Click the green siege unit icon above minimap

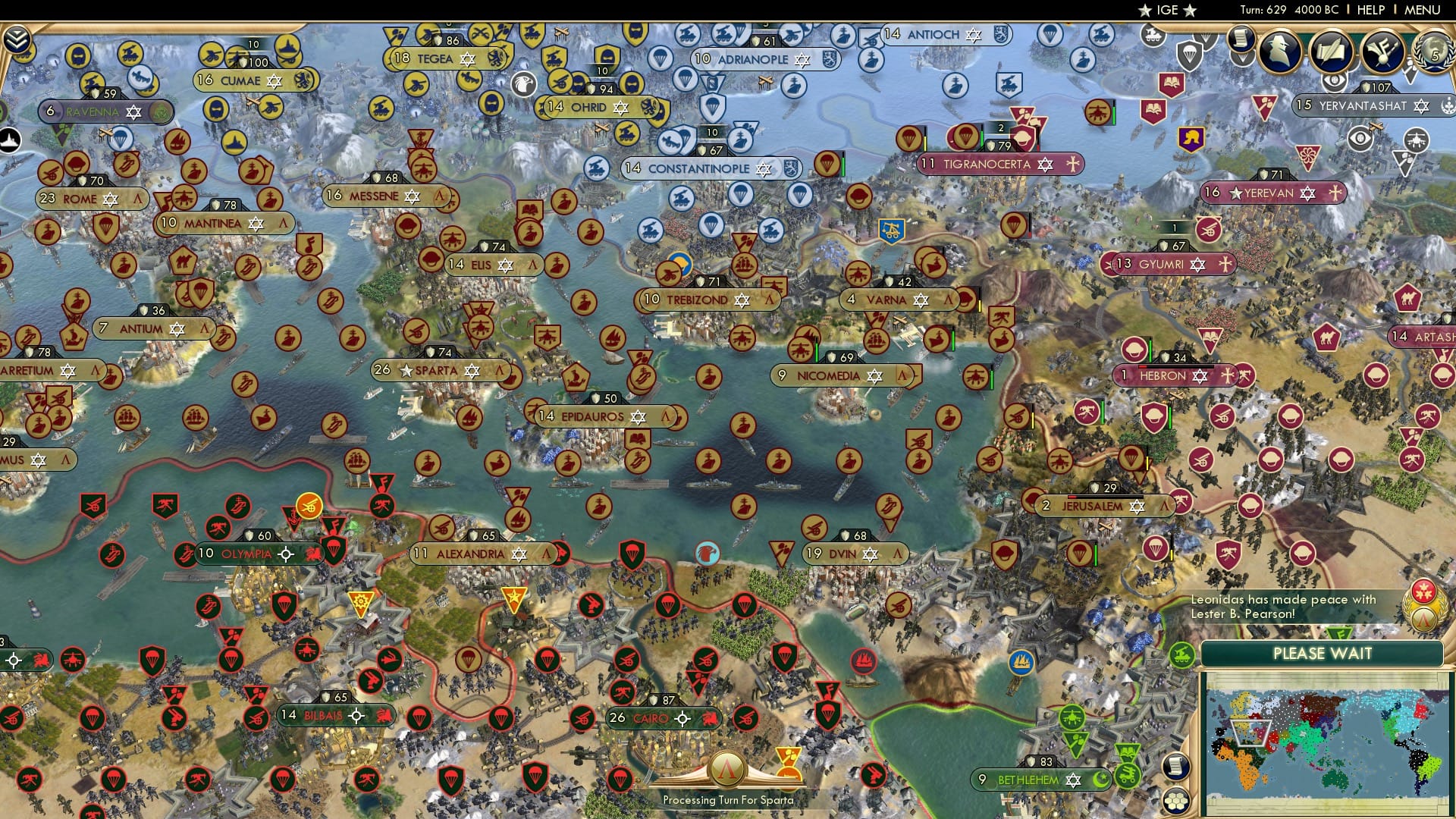point(1182,655)
